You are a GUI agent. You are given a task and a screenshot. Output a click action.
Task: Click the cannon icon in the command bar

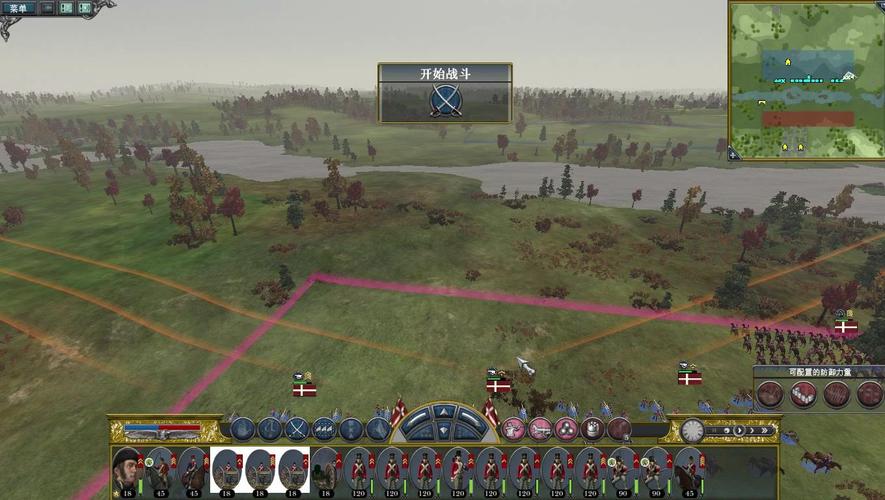coord(540,429)
